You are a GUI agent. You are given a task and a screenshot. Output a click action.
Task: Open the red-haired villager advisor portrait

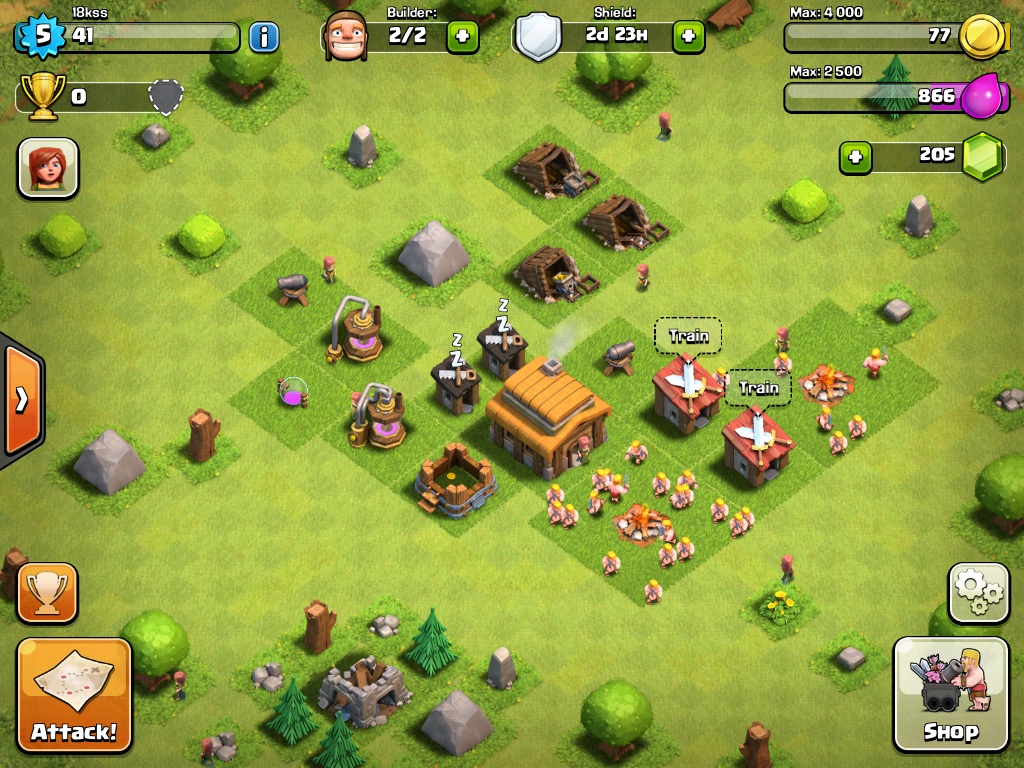click(48, 167)
